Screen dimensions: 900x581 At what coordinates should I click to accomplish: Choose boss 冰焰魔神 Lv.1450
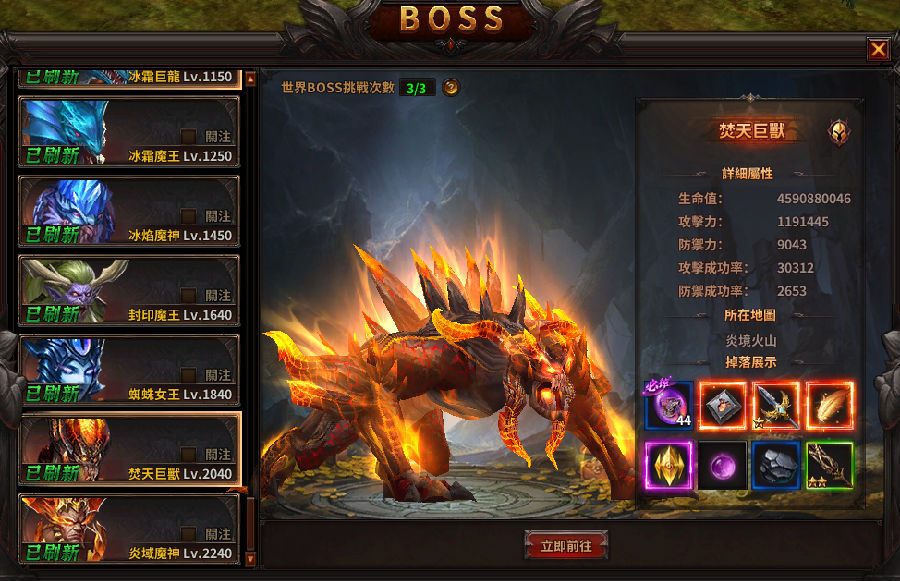[x=130, y=210]
